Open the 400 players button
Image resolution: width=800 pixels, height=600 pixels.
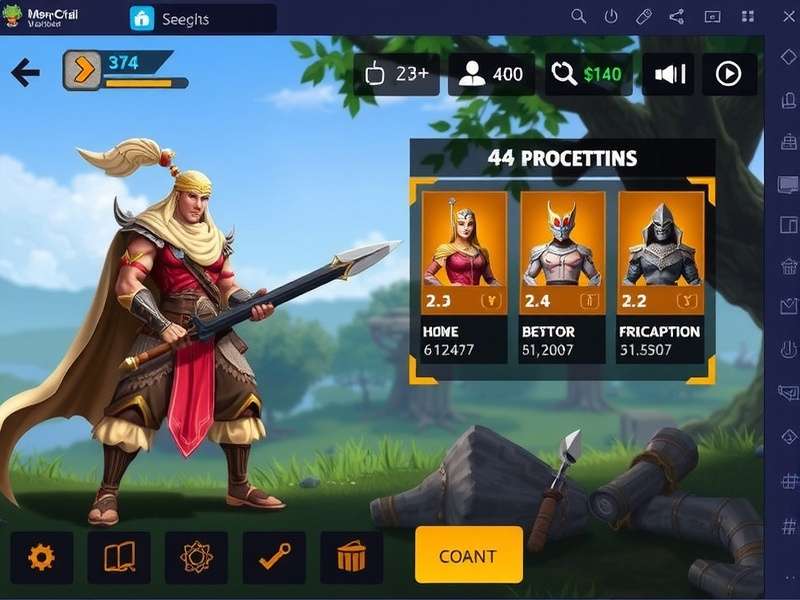tap(490, 74)
